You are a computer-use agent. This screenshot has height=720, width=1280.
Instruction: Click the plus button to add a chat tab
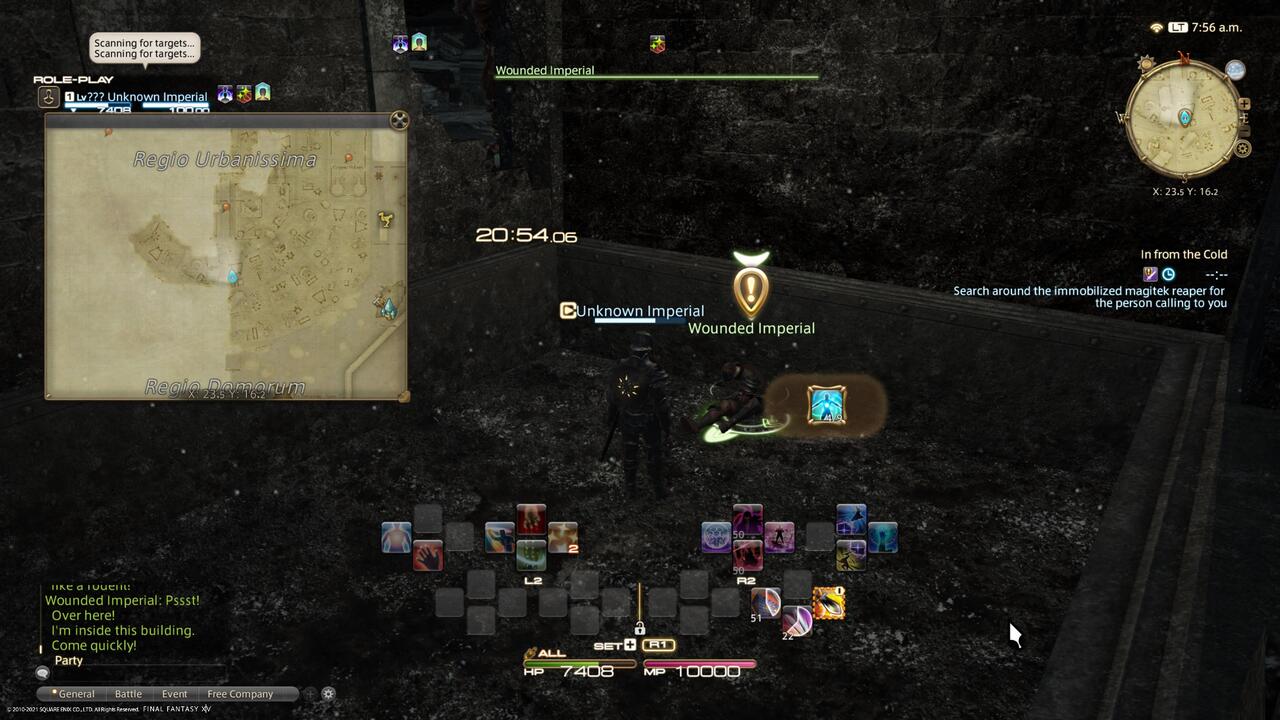tap(309, 693)
